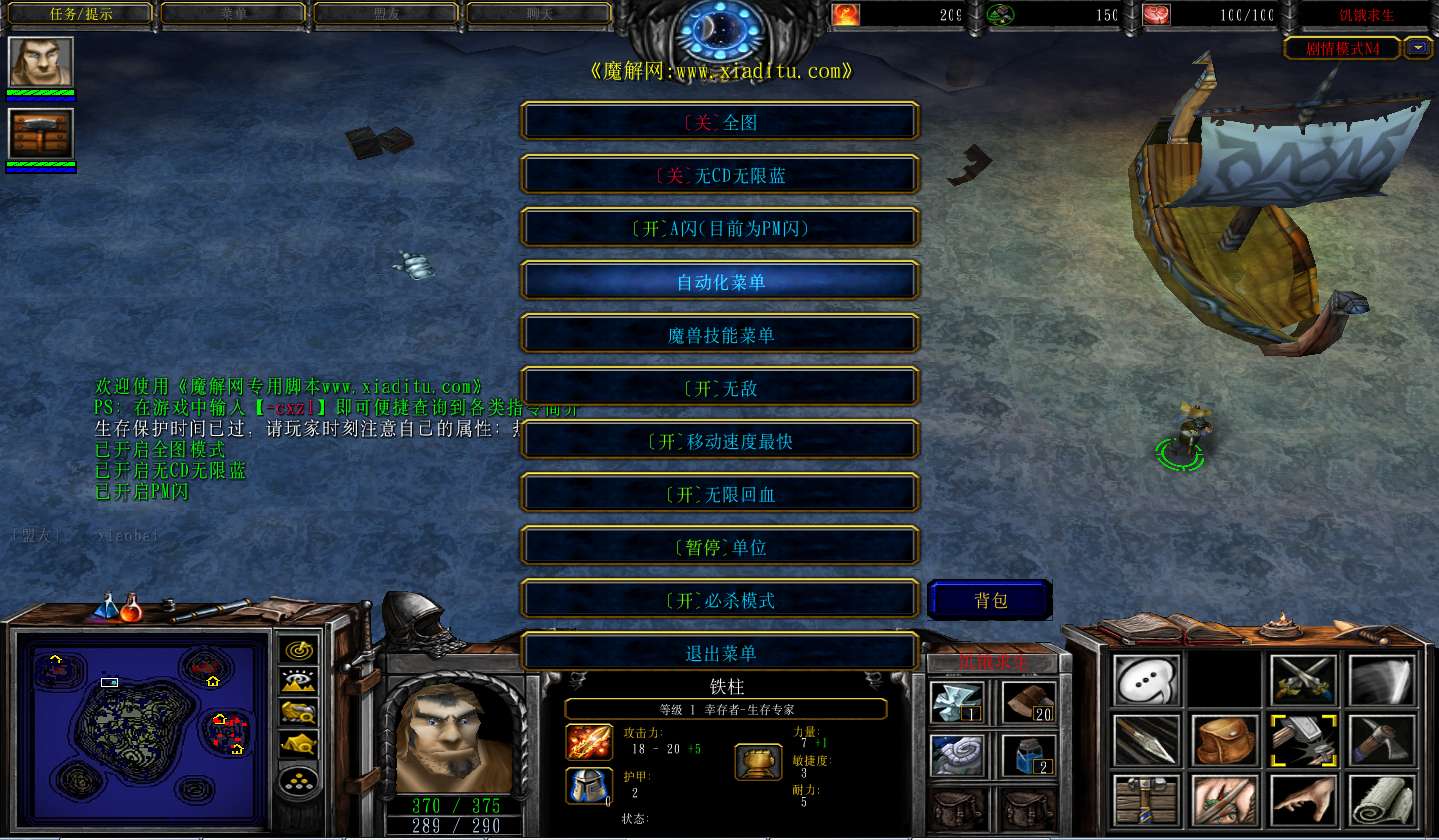
Task: Click the minimap
Action: click(x=140, y=720)
